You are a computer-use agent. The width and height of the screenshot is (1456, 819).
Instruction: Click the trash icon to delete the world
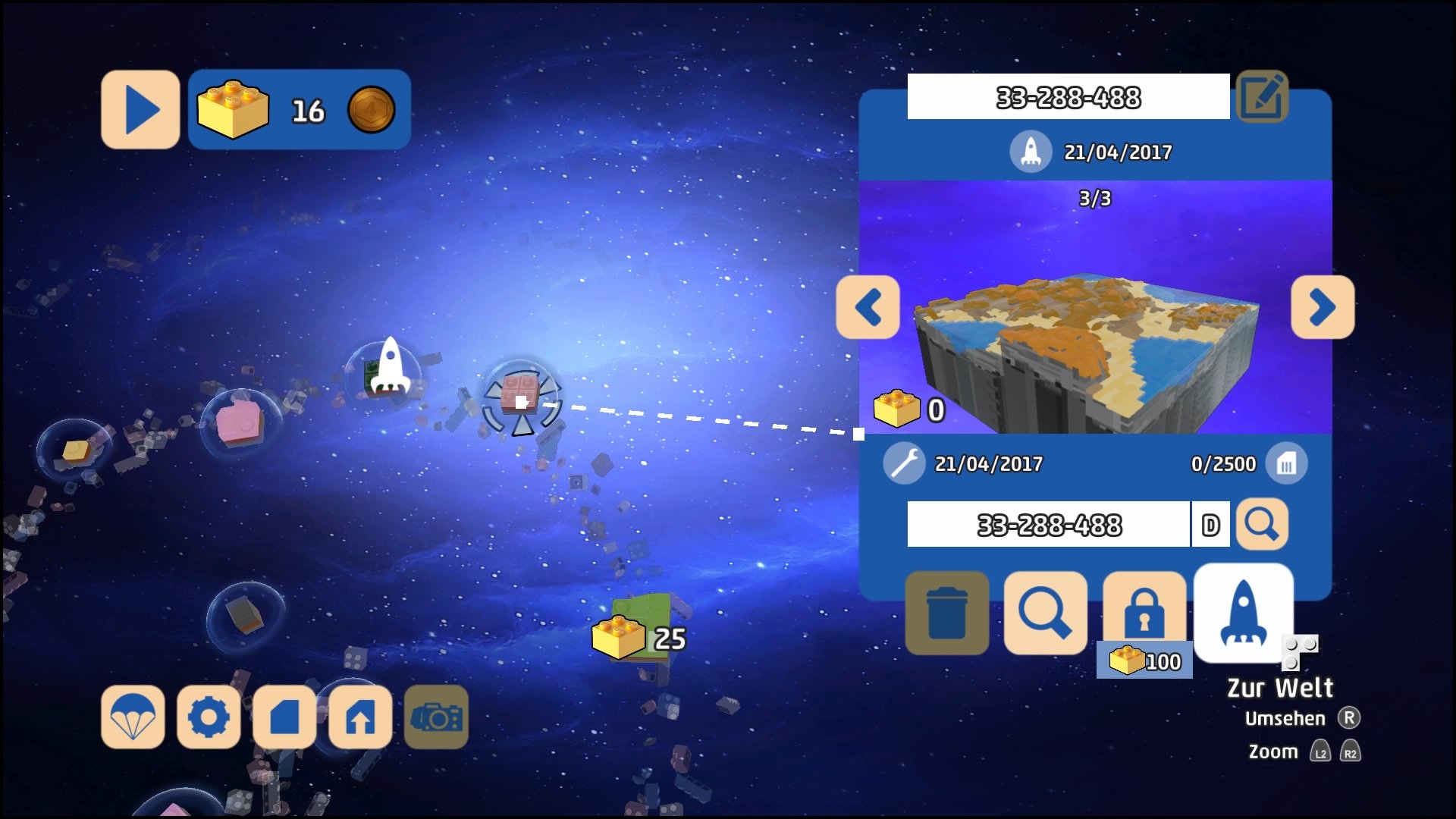[x=946, y=611]
